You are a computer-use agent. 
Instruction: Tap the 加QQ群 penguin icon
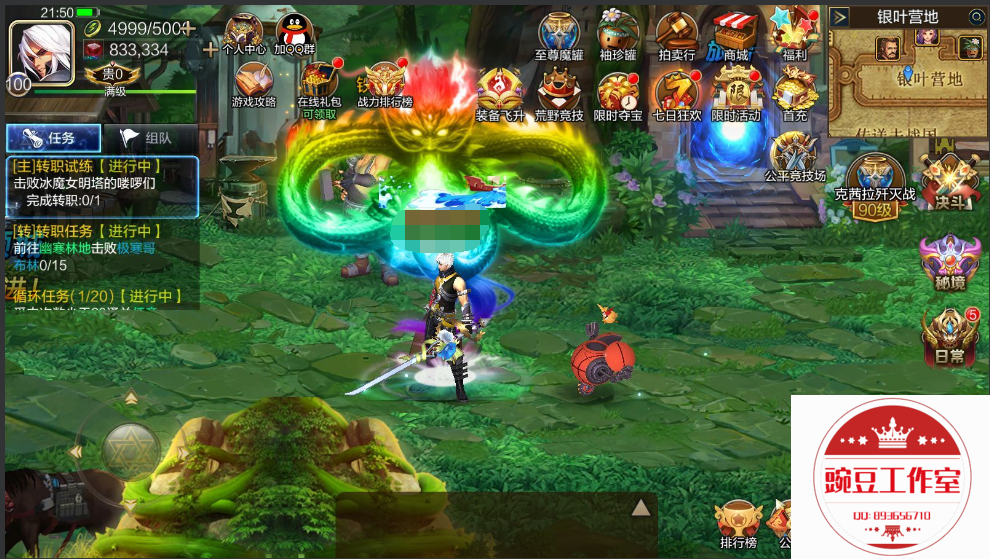pos(294,34)
